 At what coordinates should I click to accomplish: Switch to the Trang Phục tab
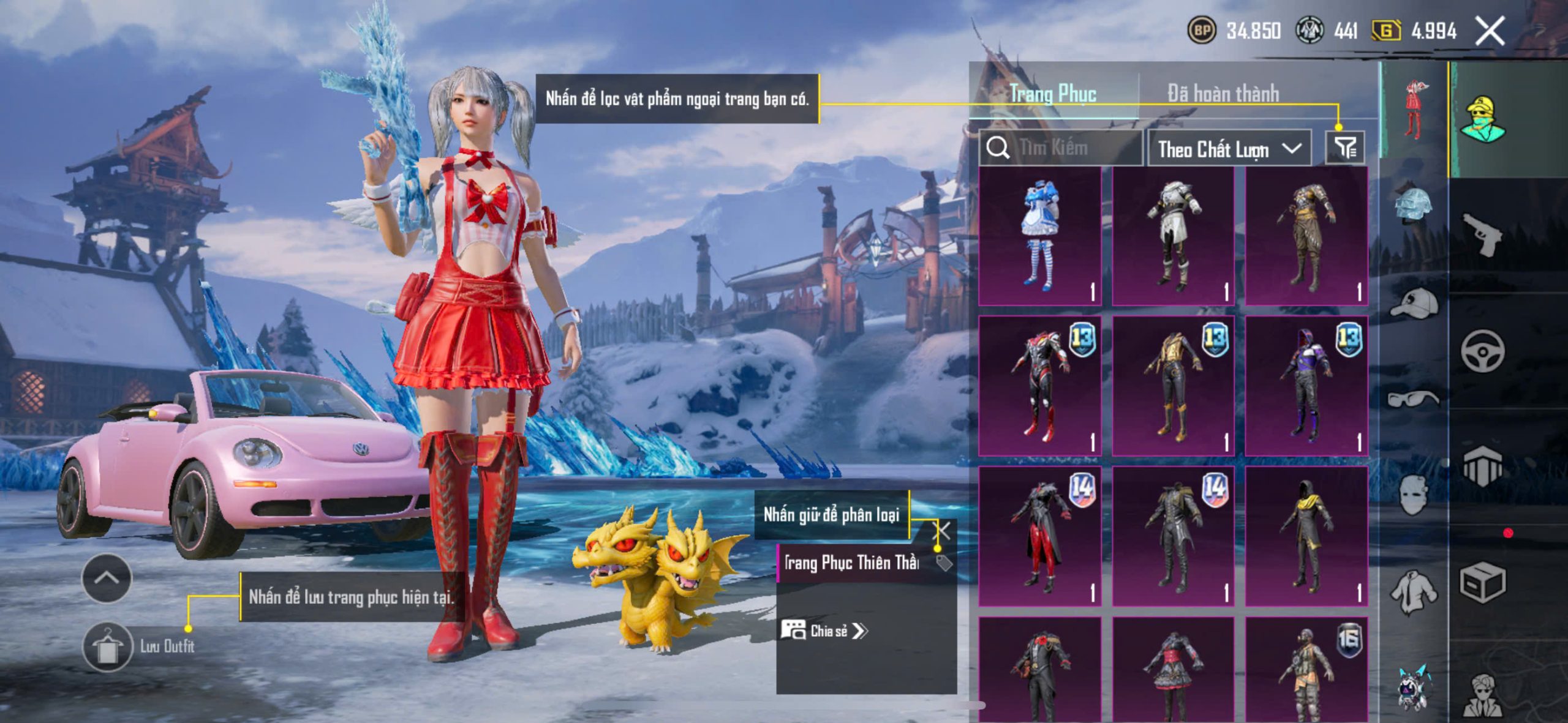[1053, 94]
